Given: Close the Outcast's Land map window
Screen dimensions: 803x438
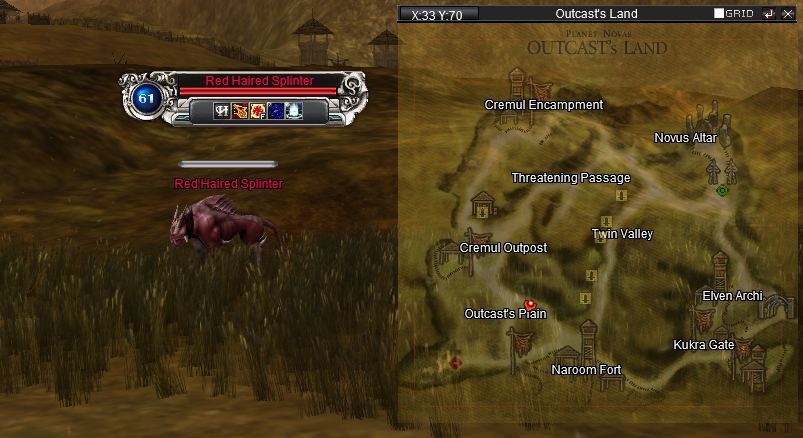Looking at the screenshot, I should point(787,14).
